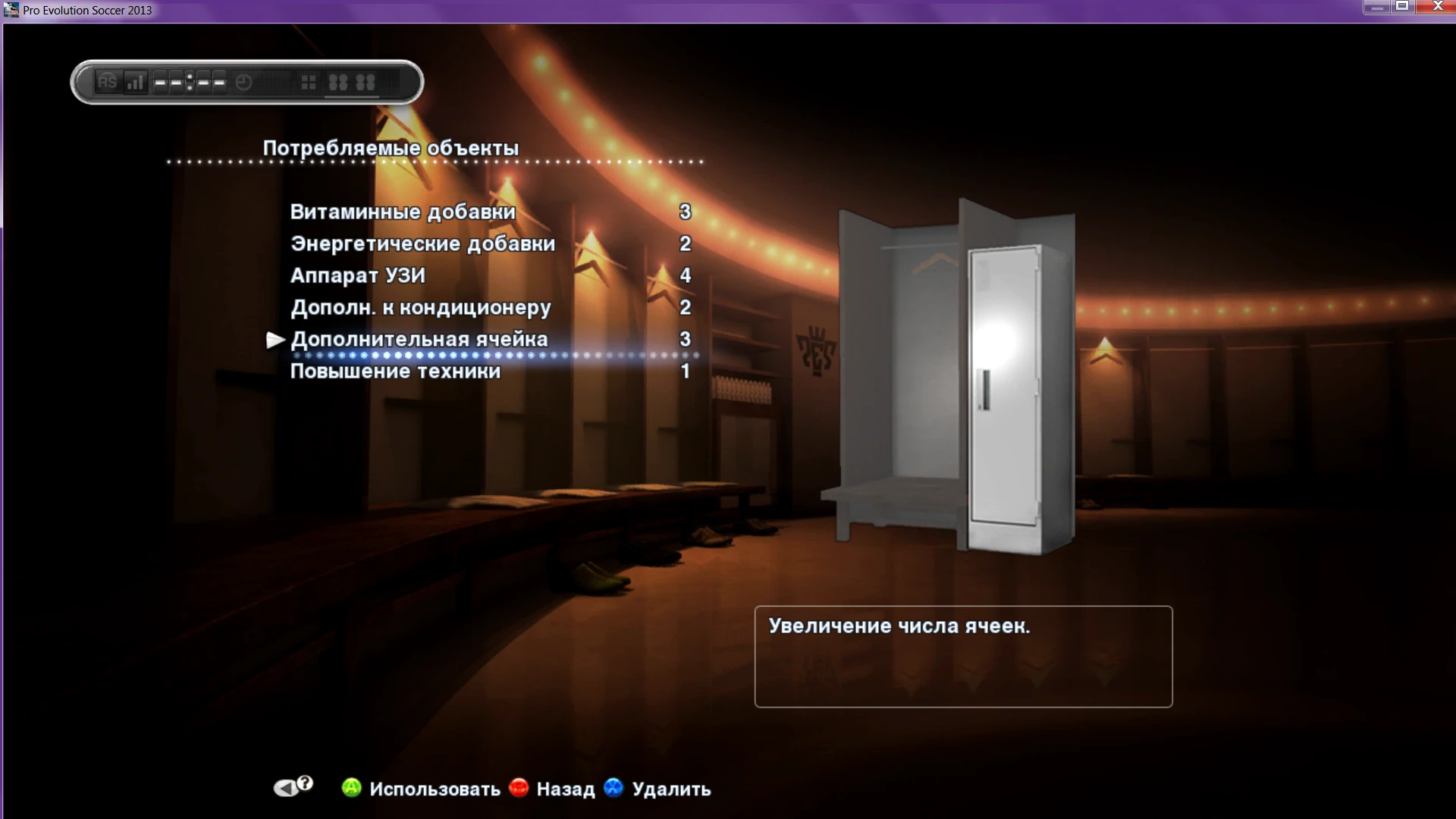Select the blue X button icon
Viewport: 1456px width, 819px height.
click(x=614, y=789)
